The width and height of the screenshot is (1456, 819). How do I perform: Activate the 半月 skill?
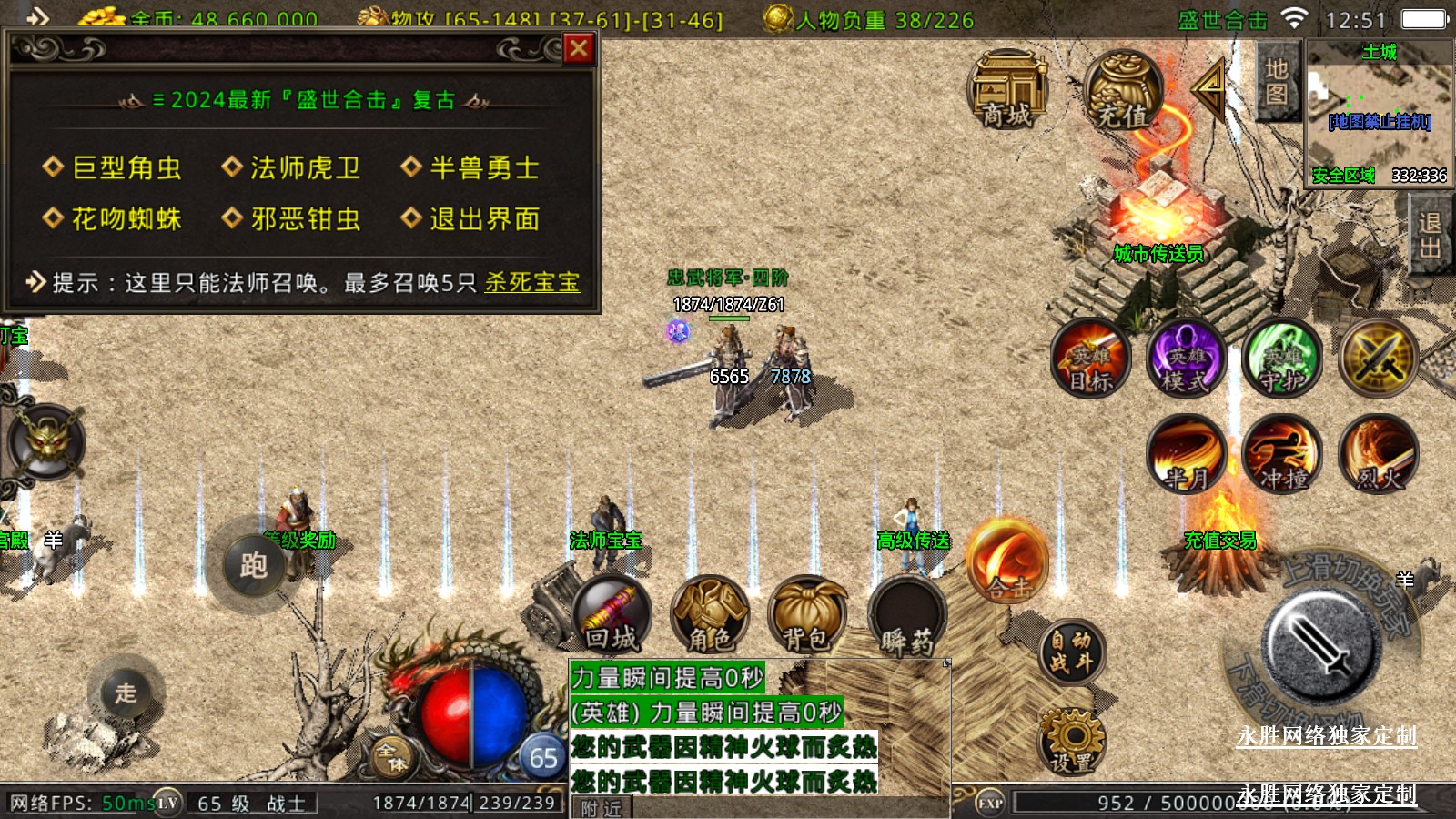coord(1186,453)
